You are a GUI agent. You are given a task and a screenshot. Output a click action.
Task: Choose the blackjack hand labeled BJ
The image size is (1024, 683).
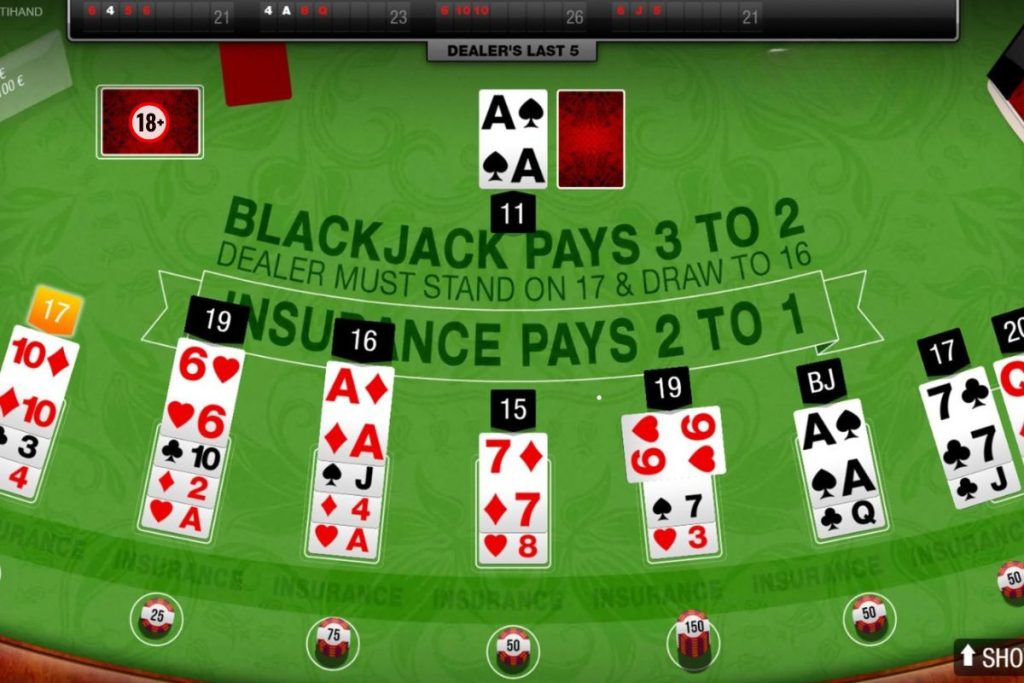tap(840, 468)
